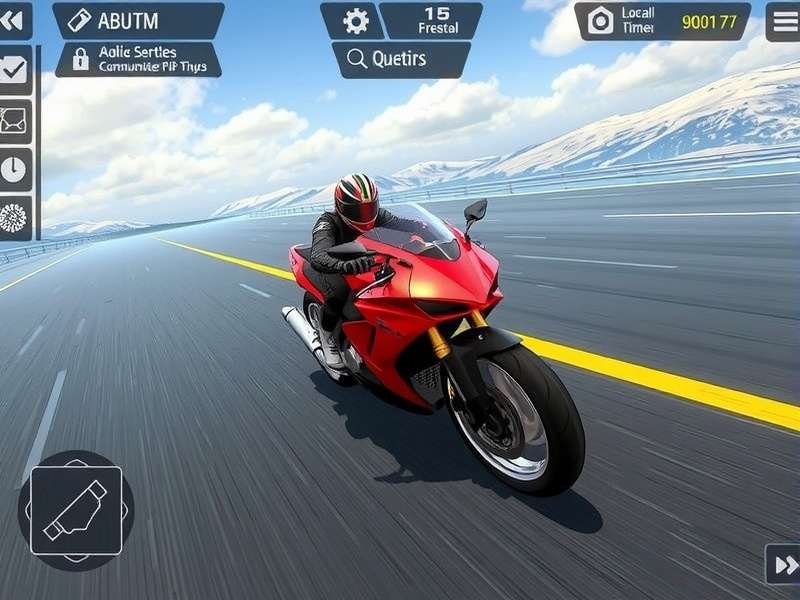The image size is (800, 600).
Task: Open the Quetirs search box
Action: click(x=400, y=59)
